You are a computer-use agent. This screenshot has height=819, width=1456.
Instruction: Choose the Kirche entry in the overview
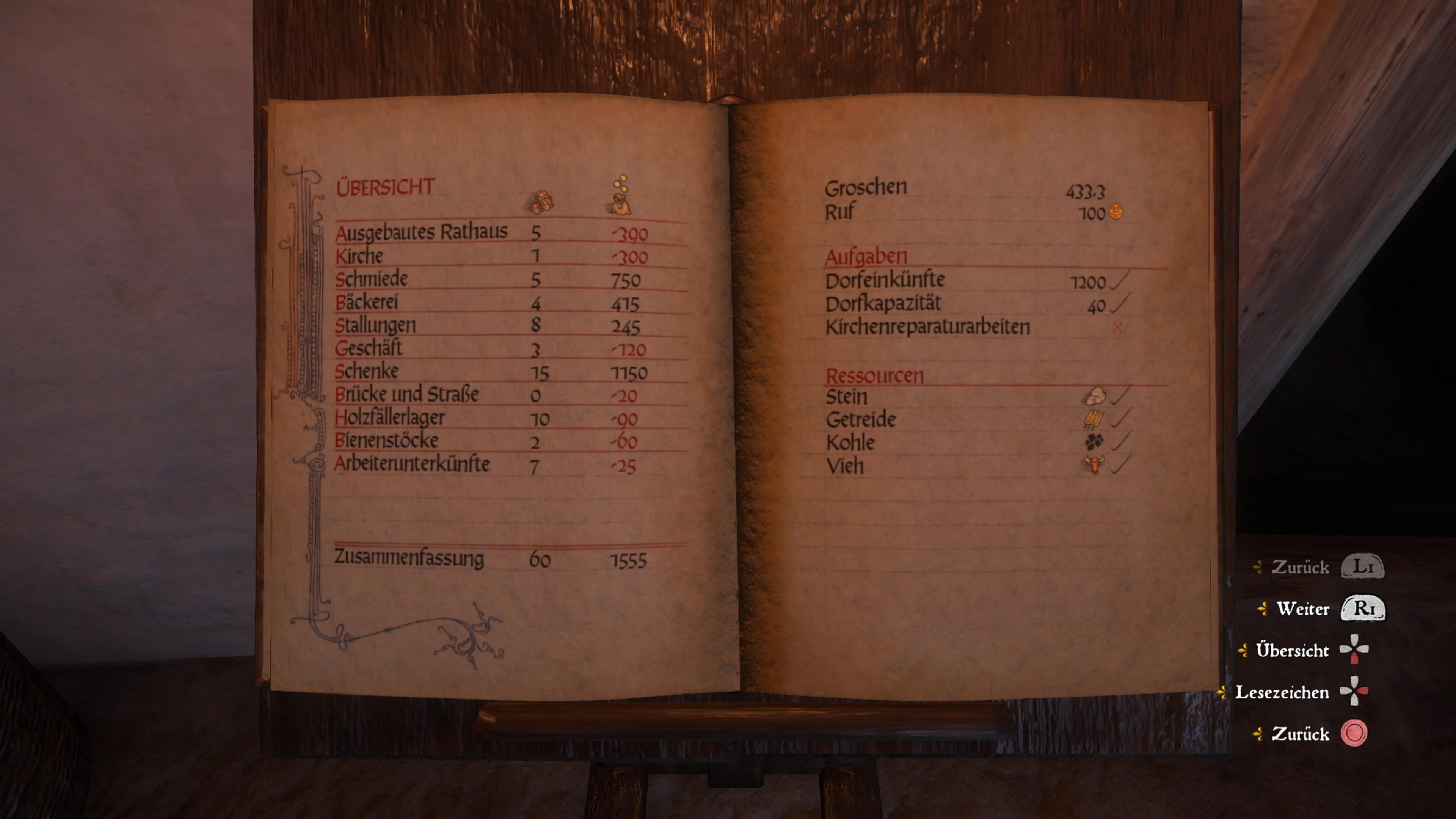[359, 256]
